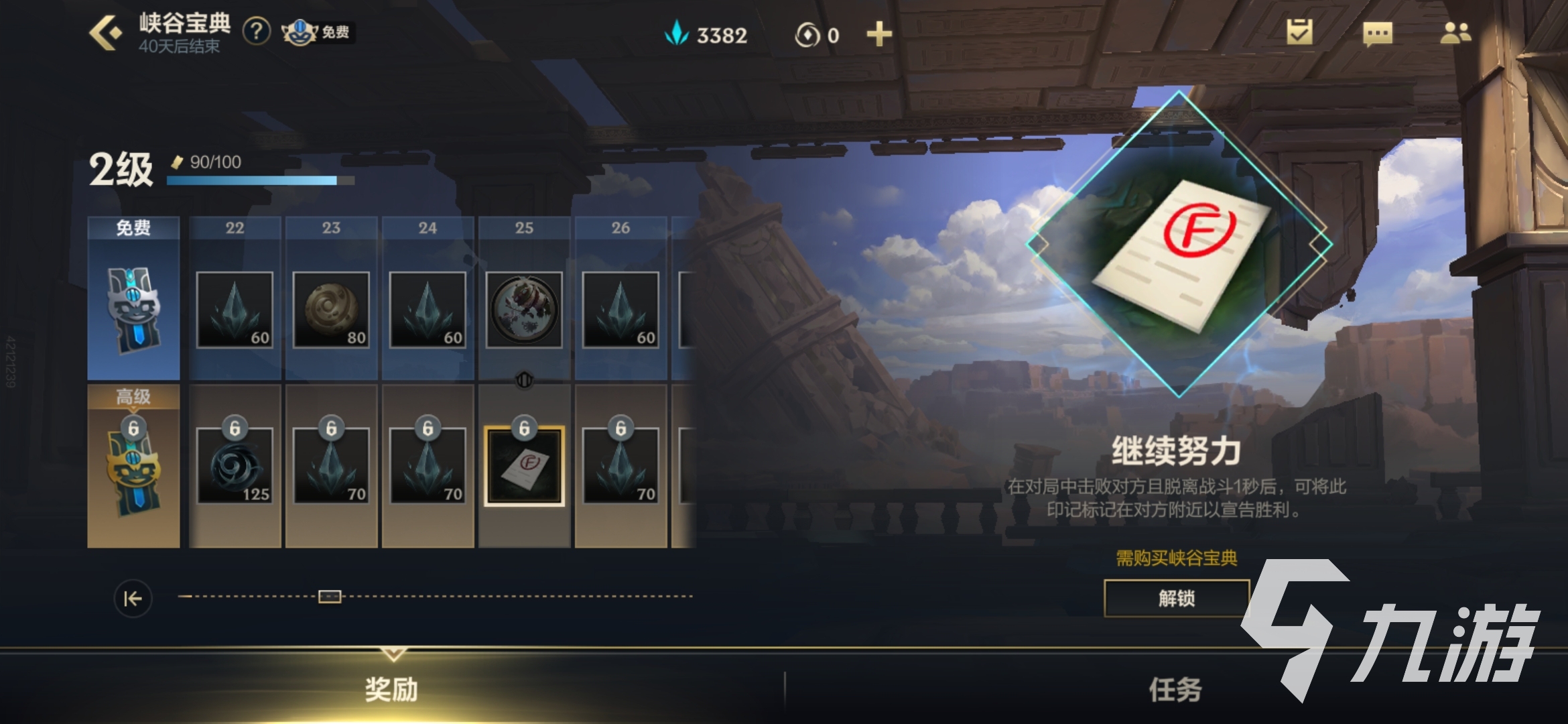Open the chat speech bubble
Viewport: 1568px width, 724px height.
click(1377, 34)
